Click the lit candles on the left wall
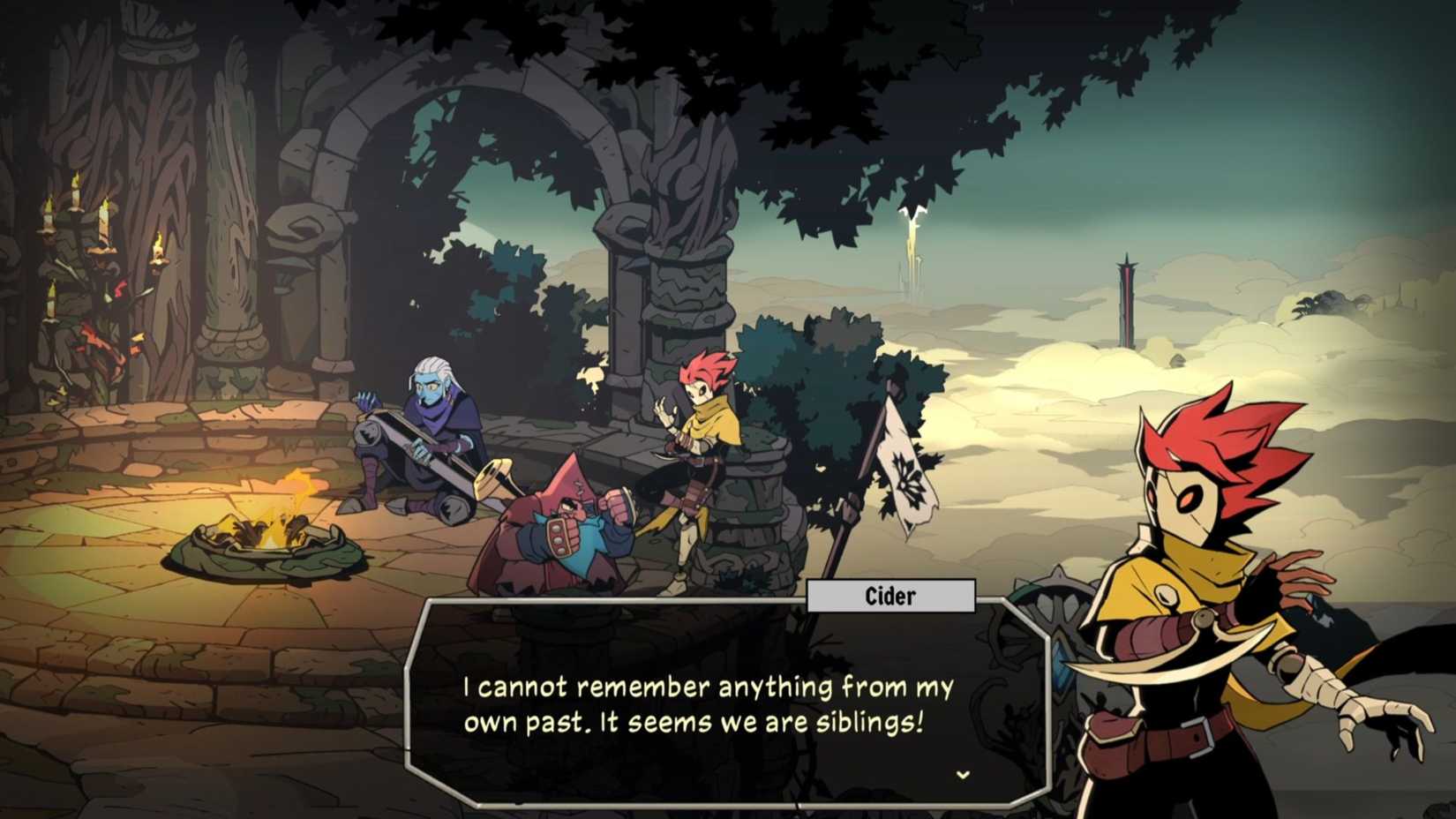This screenshot has height=819, width=1456. click(x=97, y=229)
